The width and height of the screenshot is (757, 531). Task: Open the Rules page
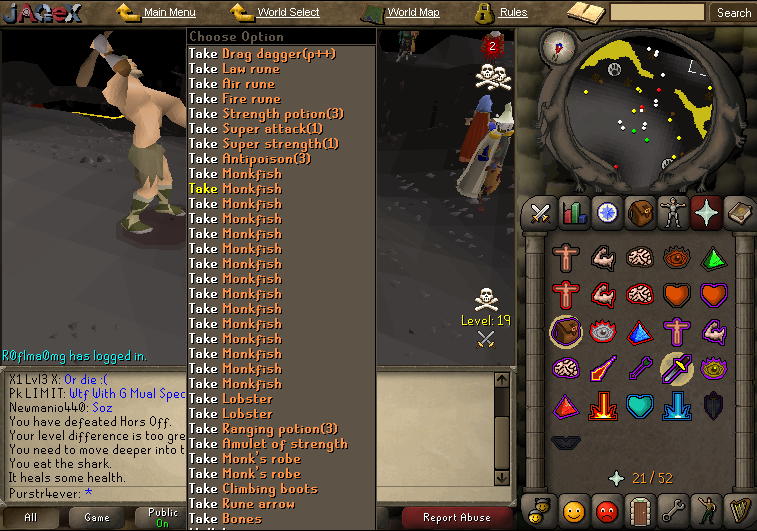(x=513, y=13)
